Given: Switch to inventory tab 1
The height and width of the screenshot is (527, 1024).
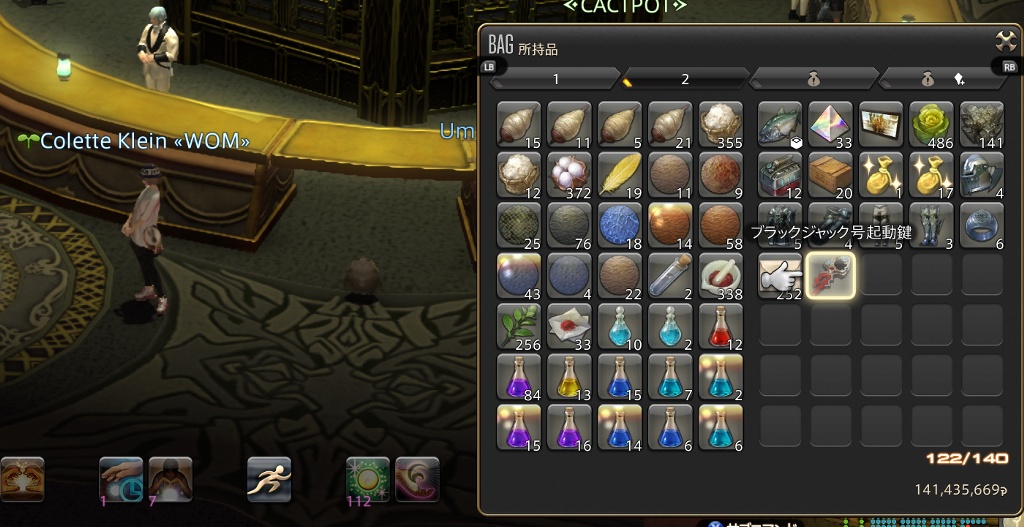Looking at the screenshot, I should pyautogui.click(x=556, y=78).
